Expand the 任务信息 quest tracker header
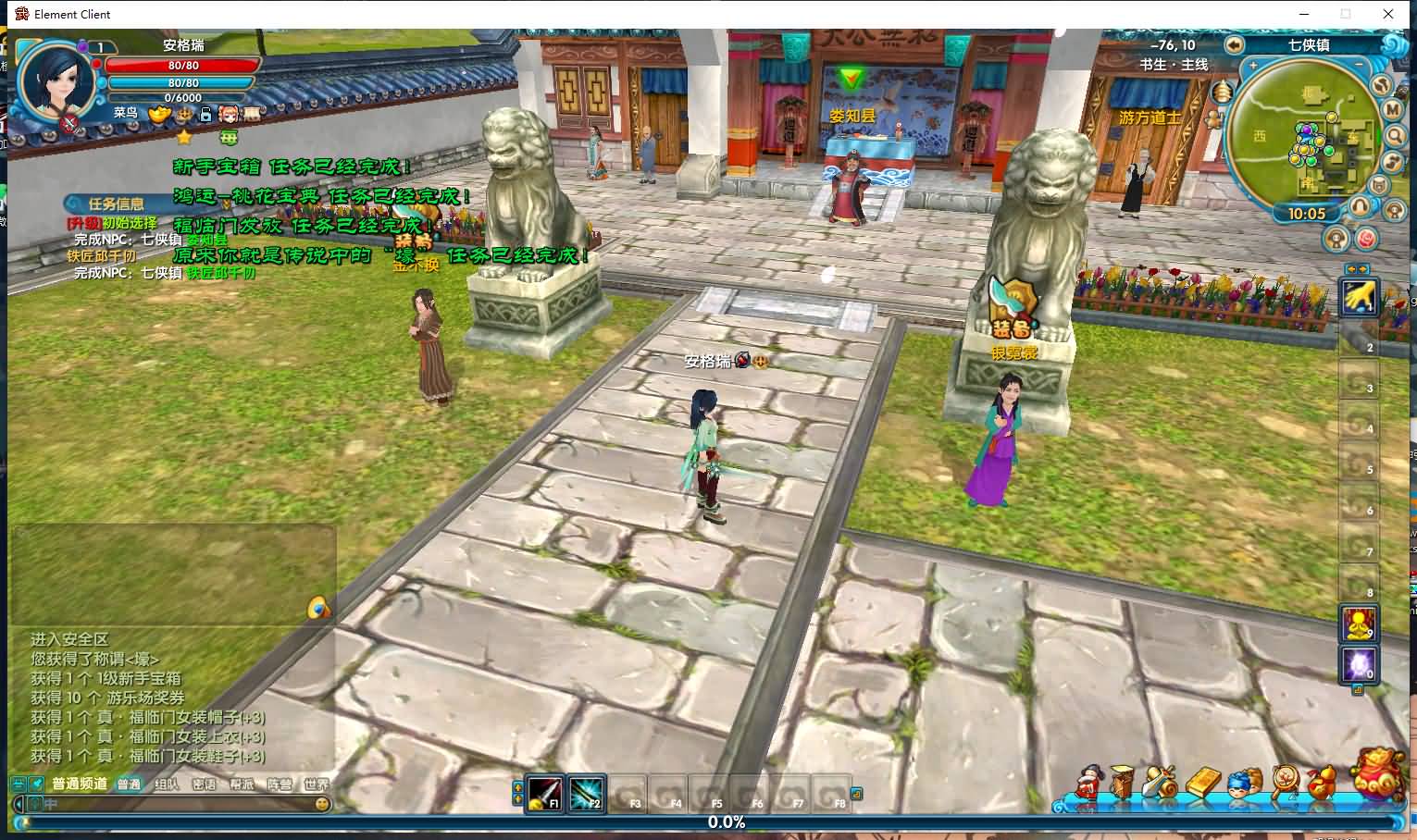This screenshot has height=840, width=1417. pyautogui.click(x=116, y=204)
